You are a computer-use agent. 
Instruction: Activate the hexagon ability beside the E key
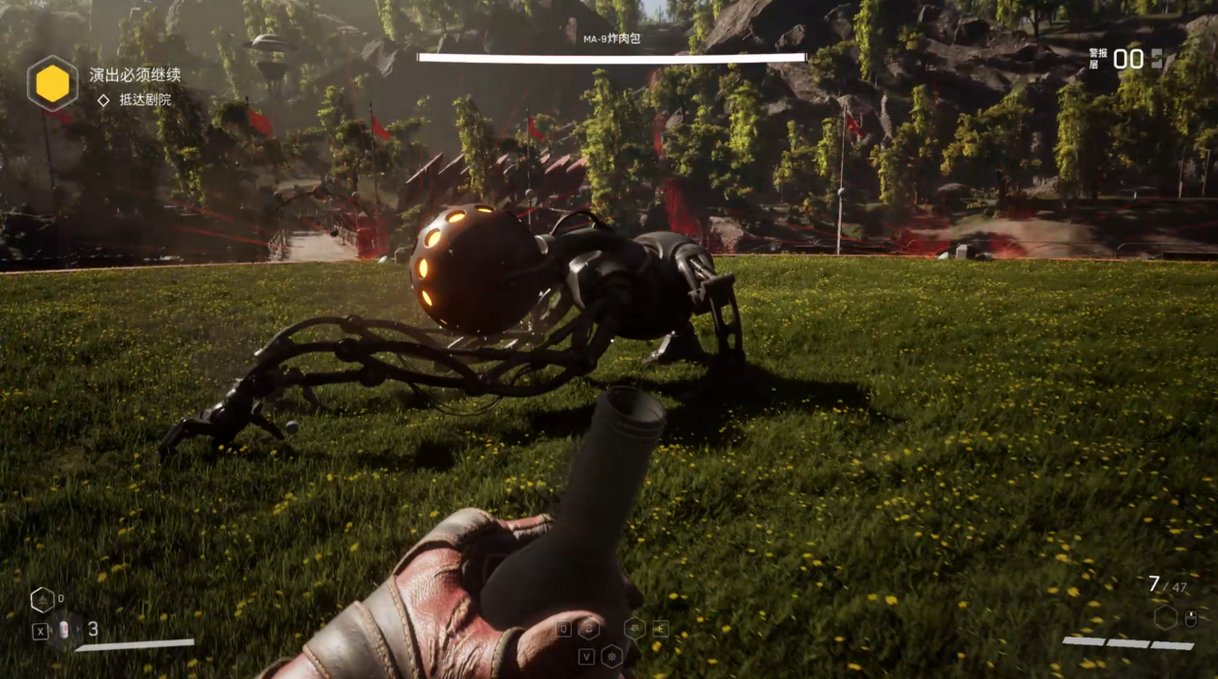(635, 628)
